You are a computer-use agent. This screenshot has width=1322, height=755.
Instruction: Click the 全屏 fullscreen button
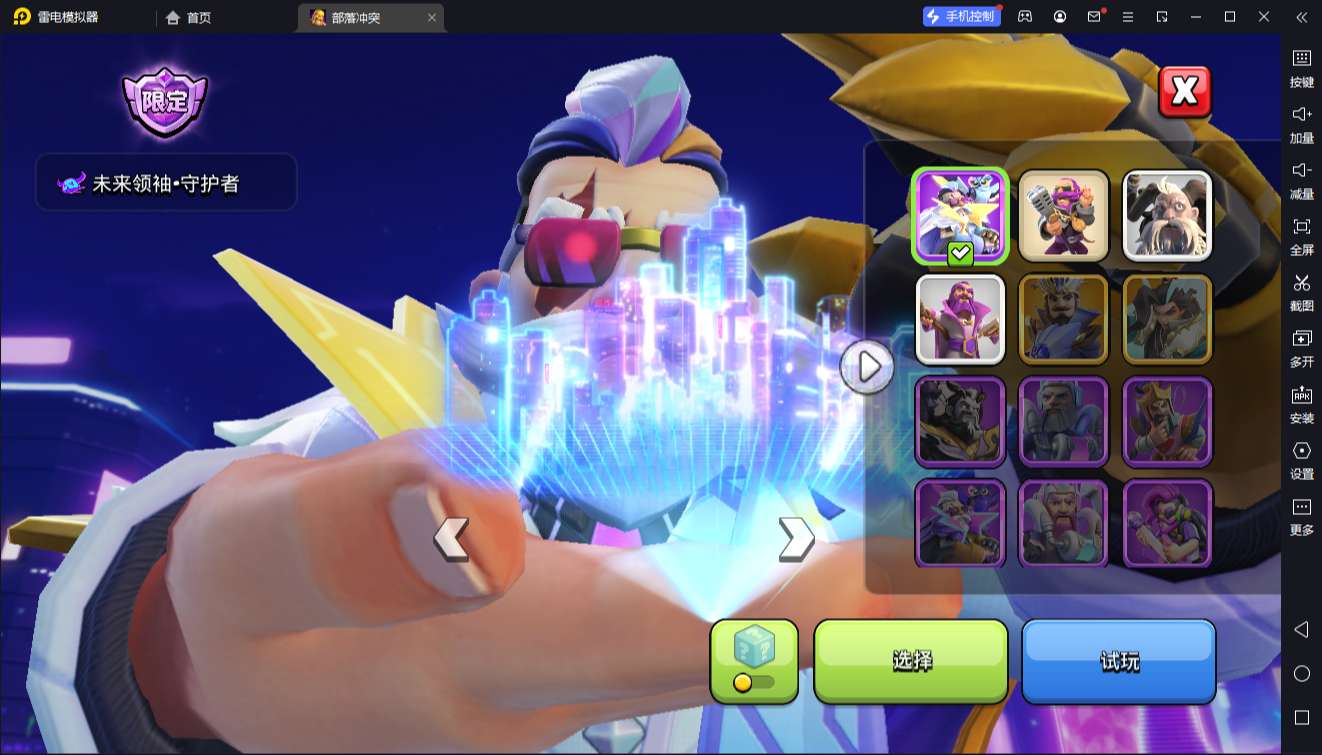(x=1301, y=237)
